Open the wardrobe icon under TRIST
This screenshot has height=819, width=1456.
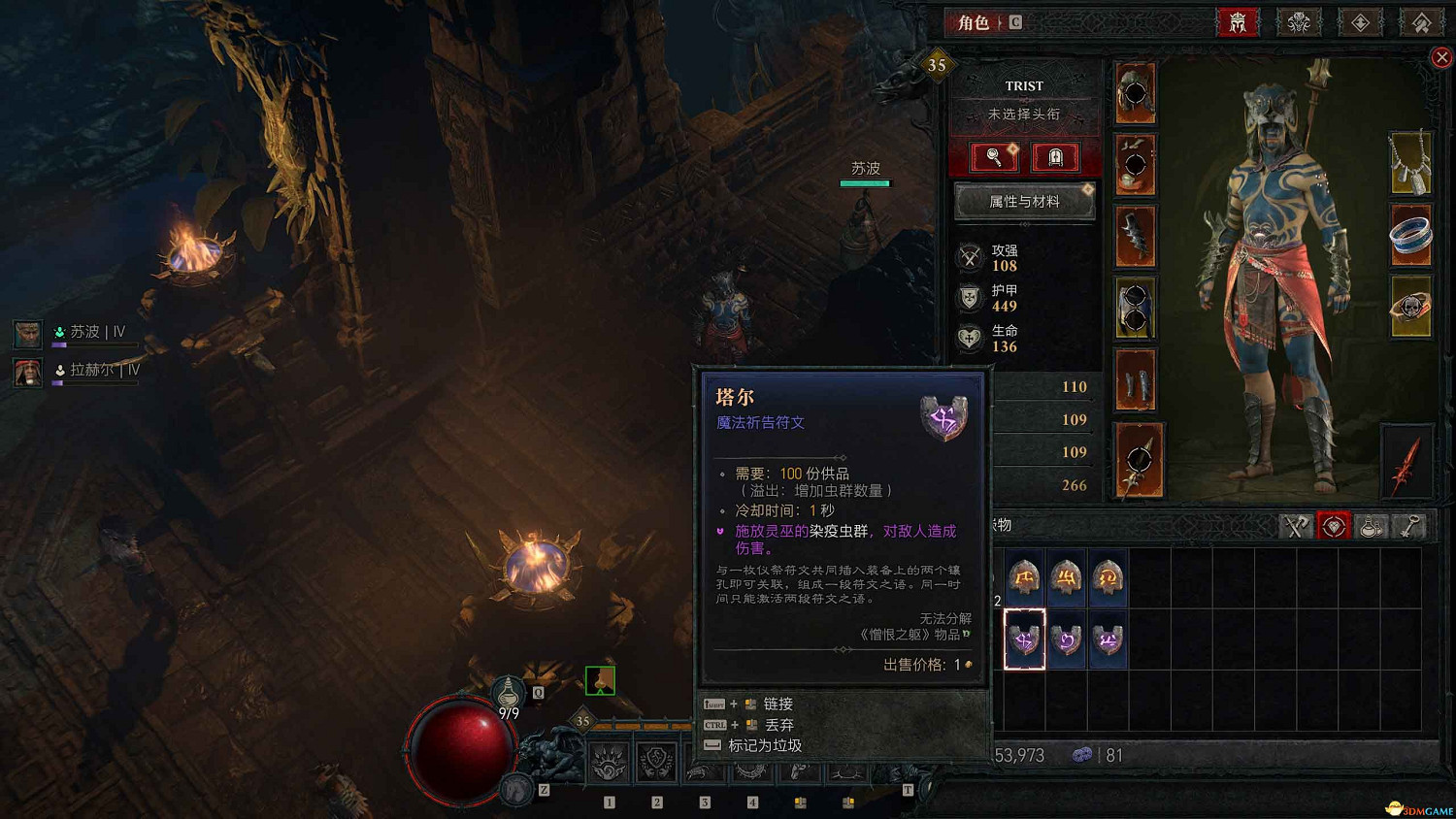pos(1056,157)
